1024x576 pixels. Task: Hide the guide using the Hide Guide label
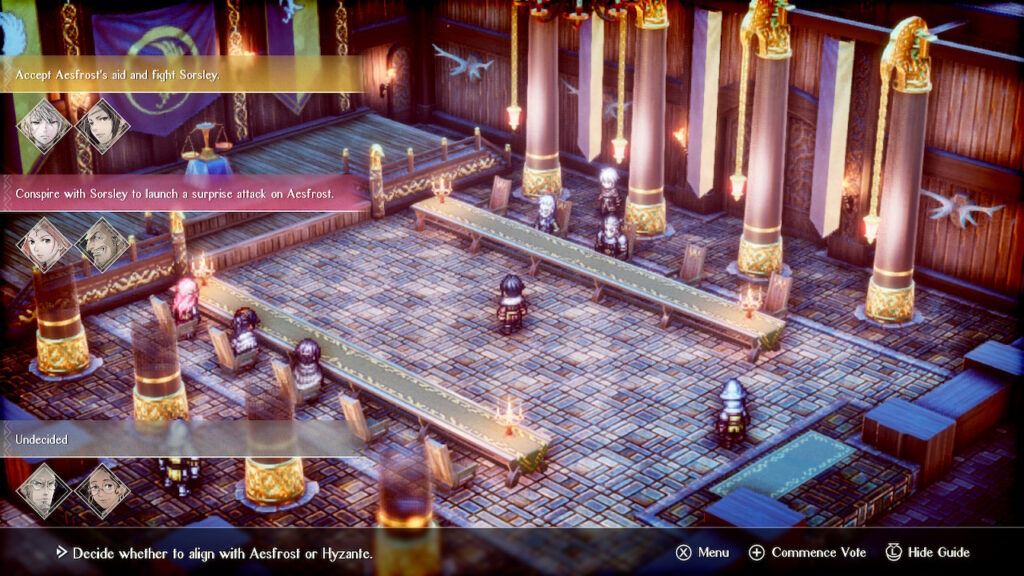pyautogui.click(x=937, y=552)
